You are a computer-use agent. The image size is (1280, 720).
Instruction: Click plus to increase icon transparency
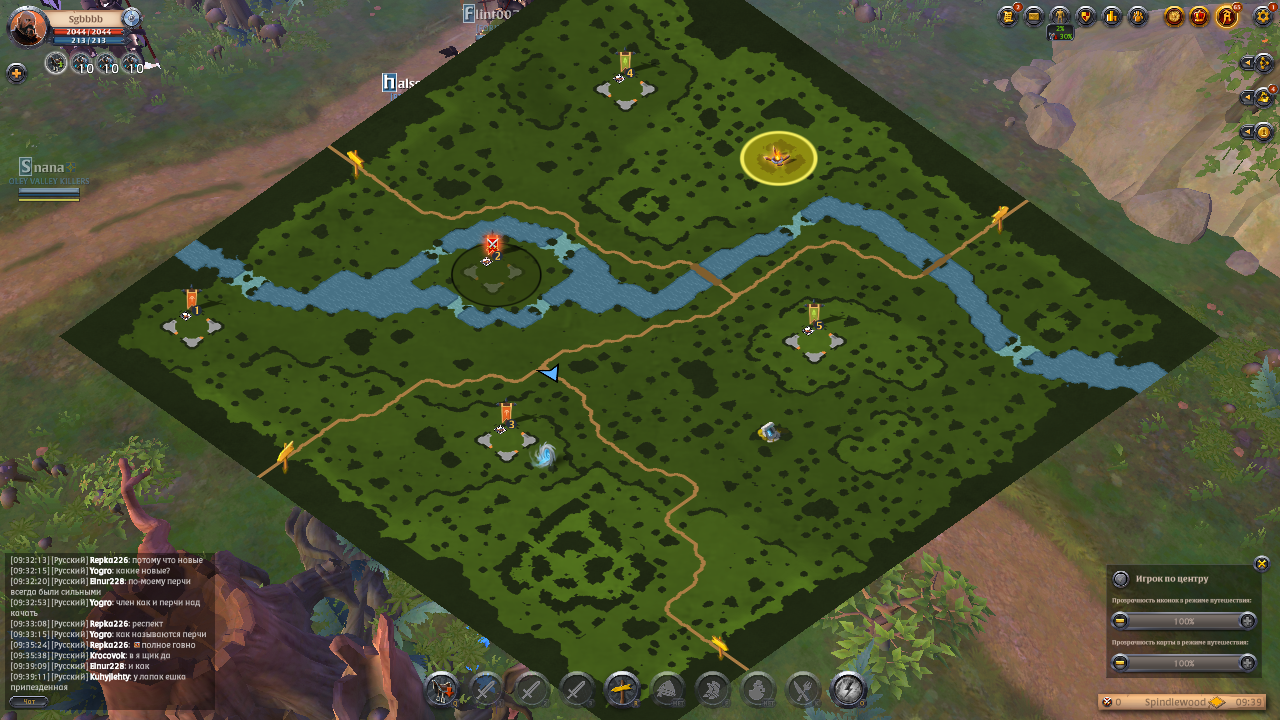[1248, 621]
